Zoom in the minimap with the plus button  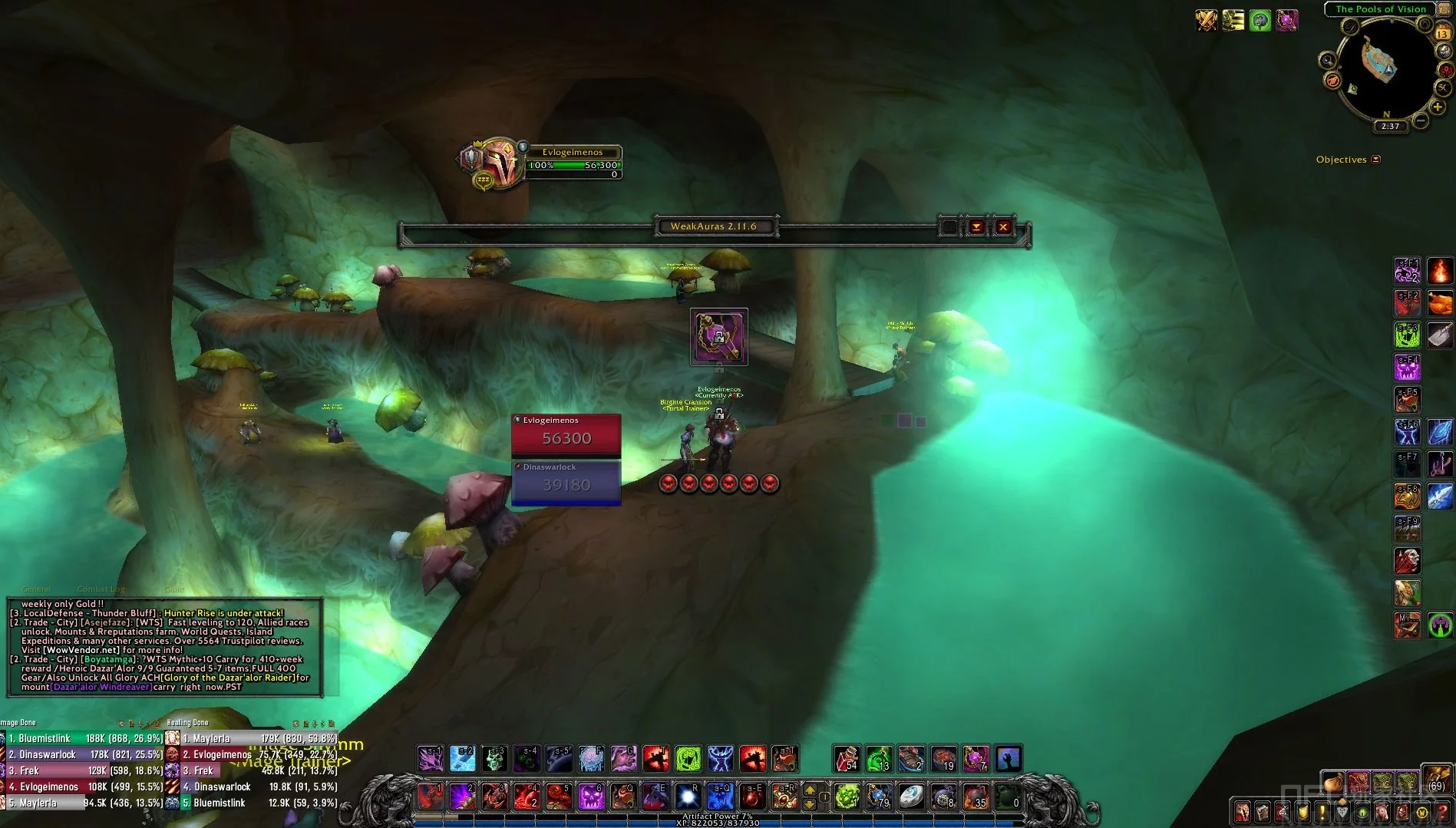tap(1437, 107)
